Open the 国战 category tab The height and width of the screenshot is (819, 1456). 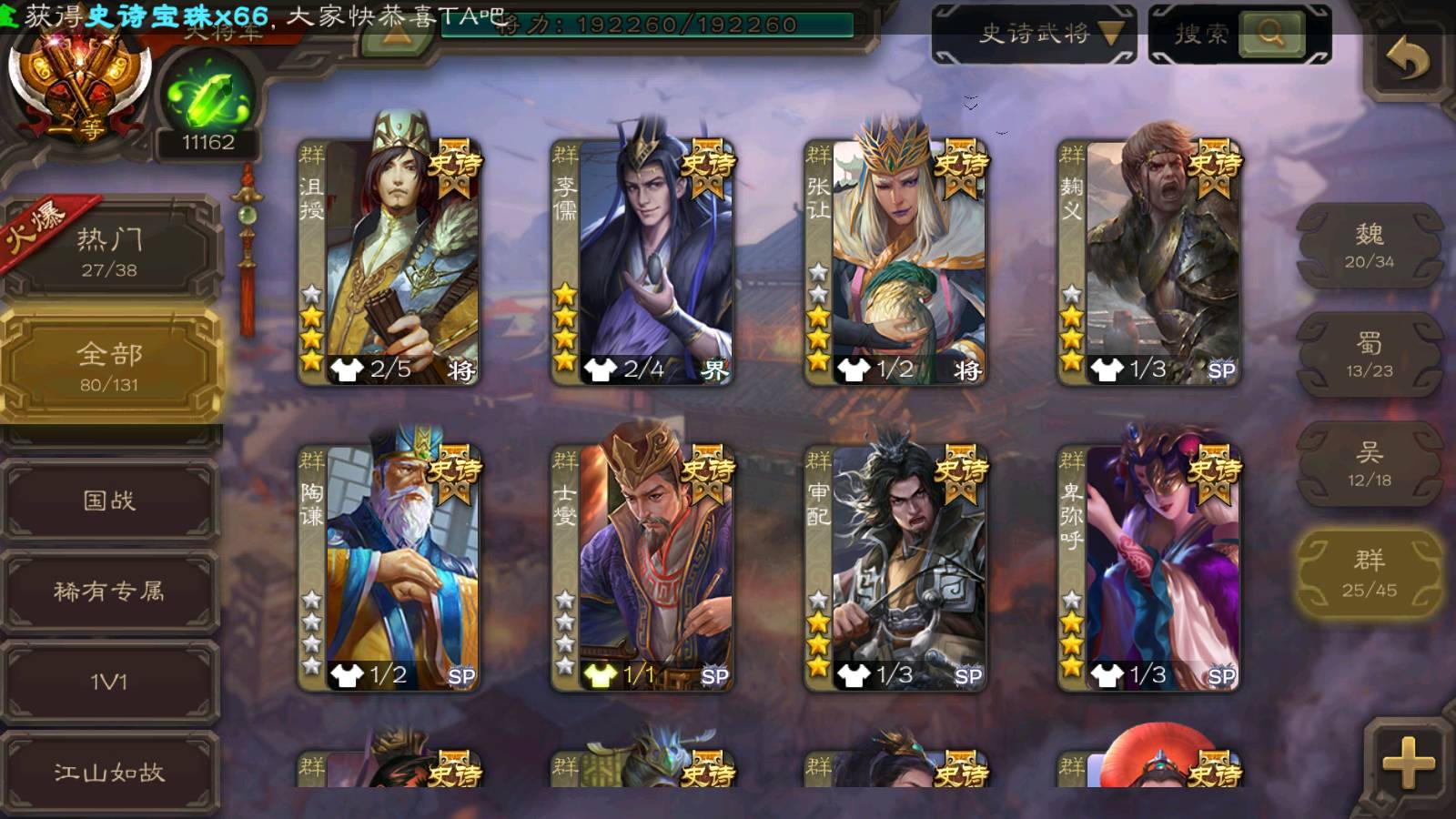[x=110, y=500]
